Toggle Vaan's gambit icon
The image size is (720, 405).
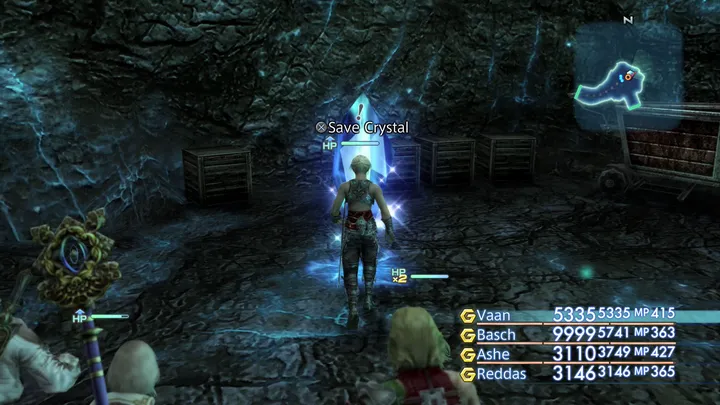tap(466, 315)
